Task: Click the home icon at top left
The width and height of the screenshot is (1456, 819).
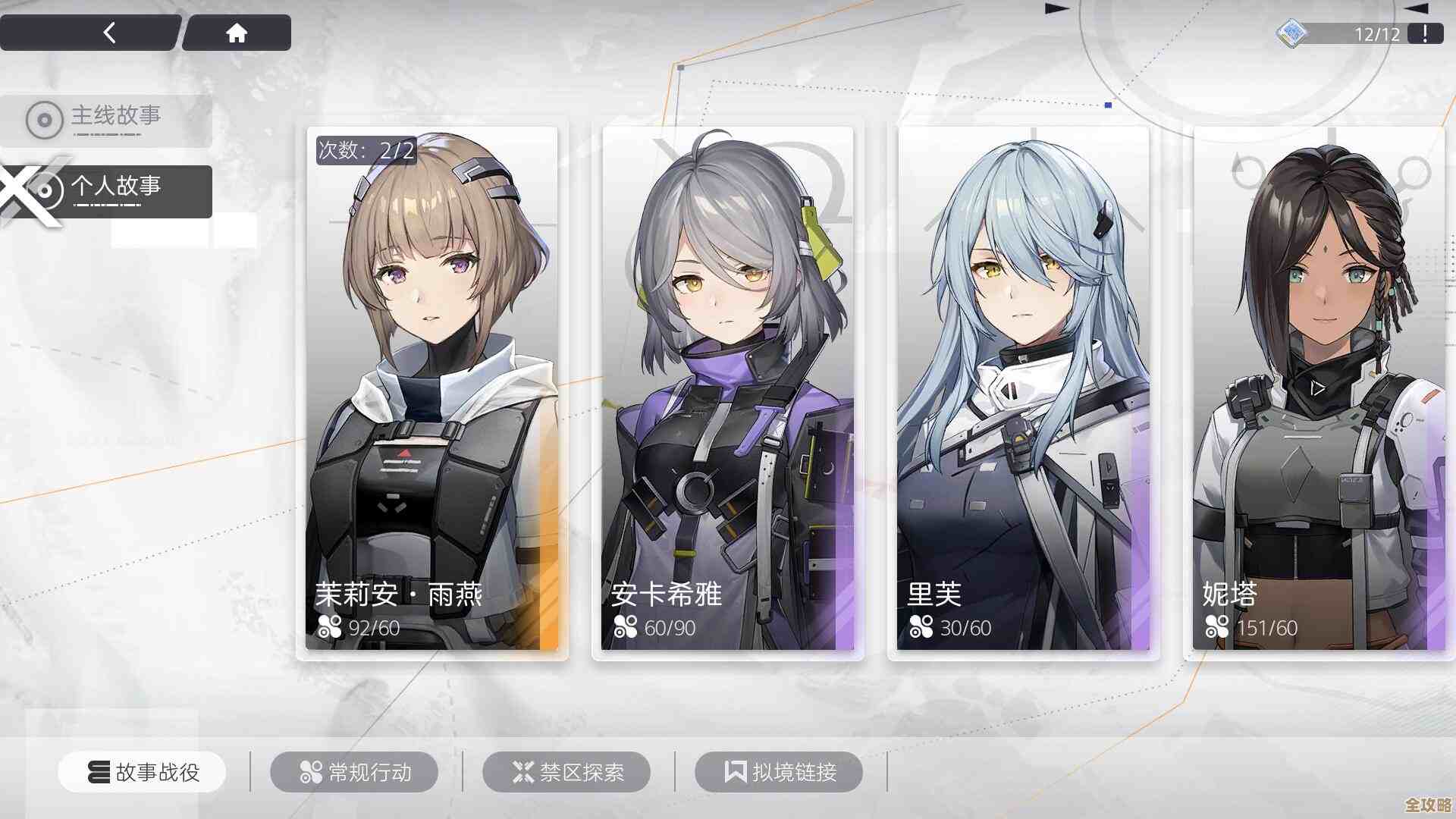Action: click(x=237, y=33)
